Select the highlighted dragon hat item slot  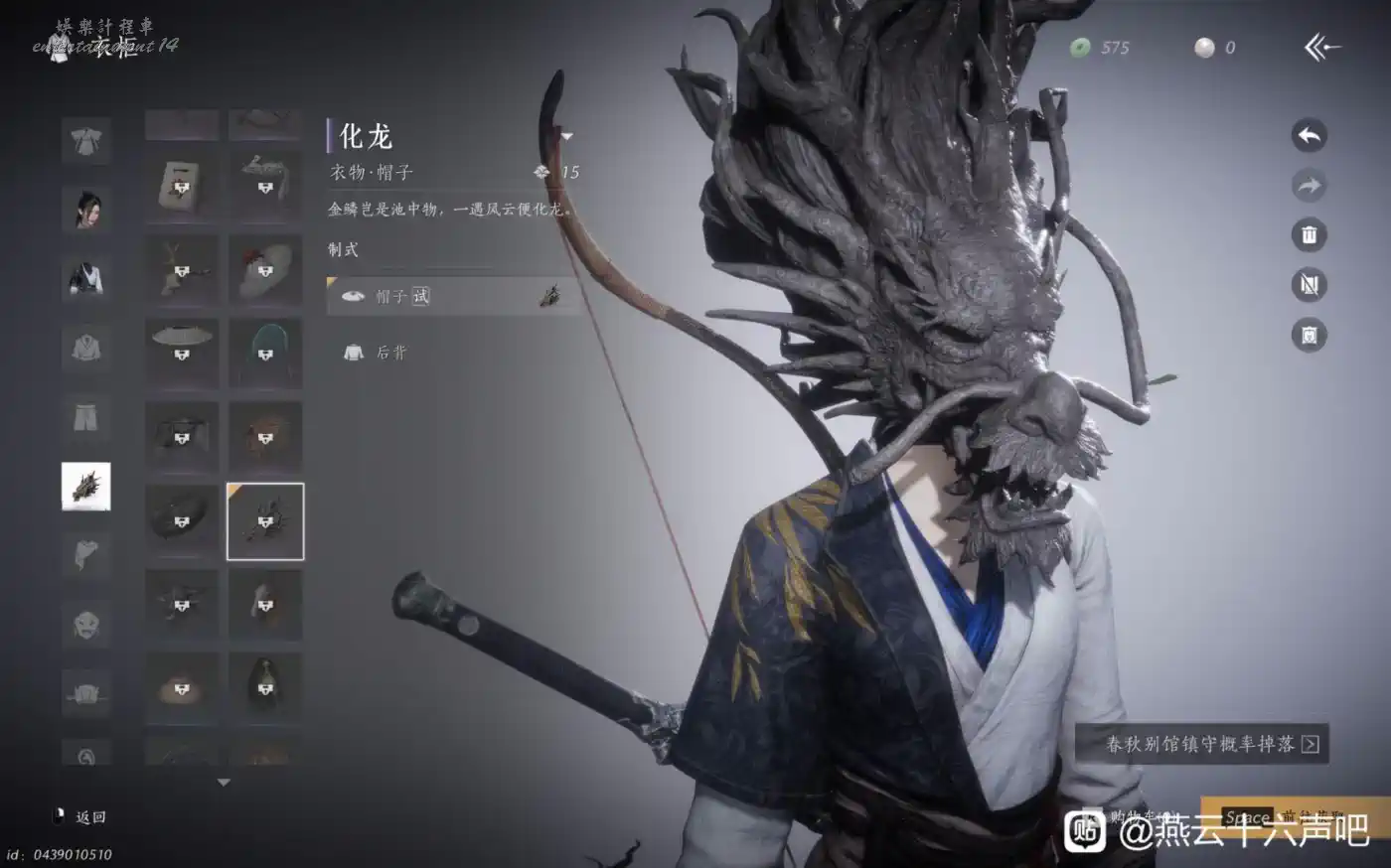point(265,521)
